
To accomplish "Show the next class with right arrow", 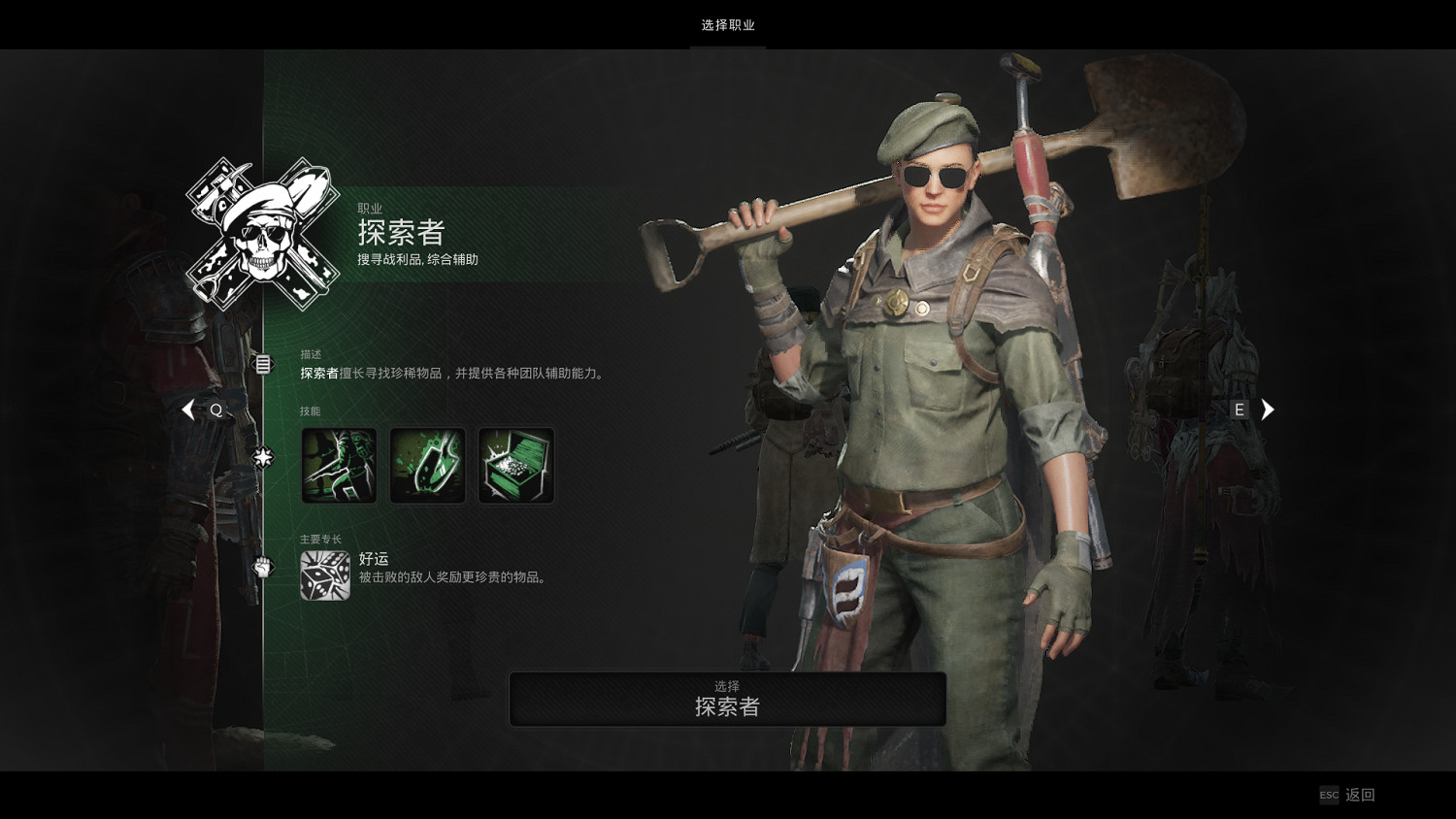I will coord(1267,409).
